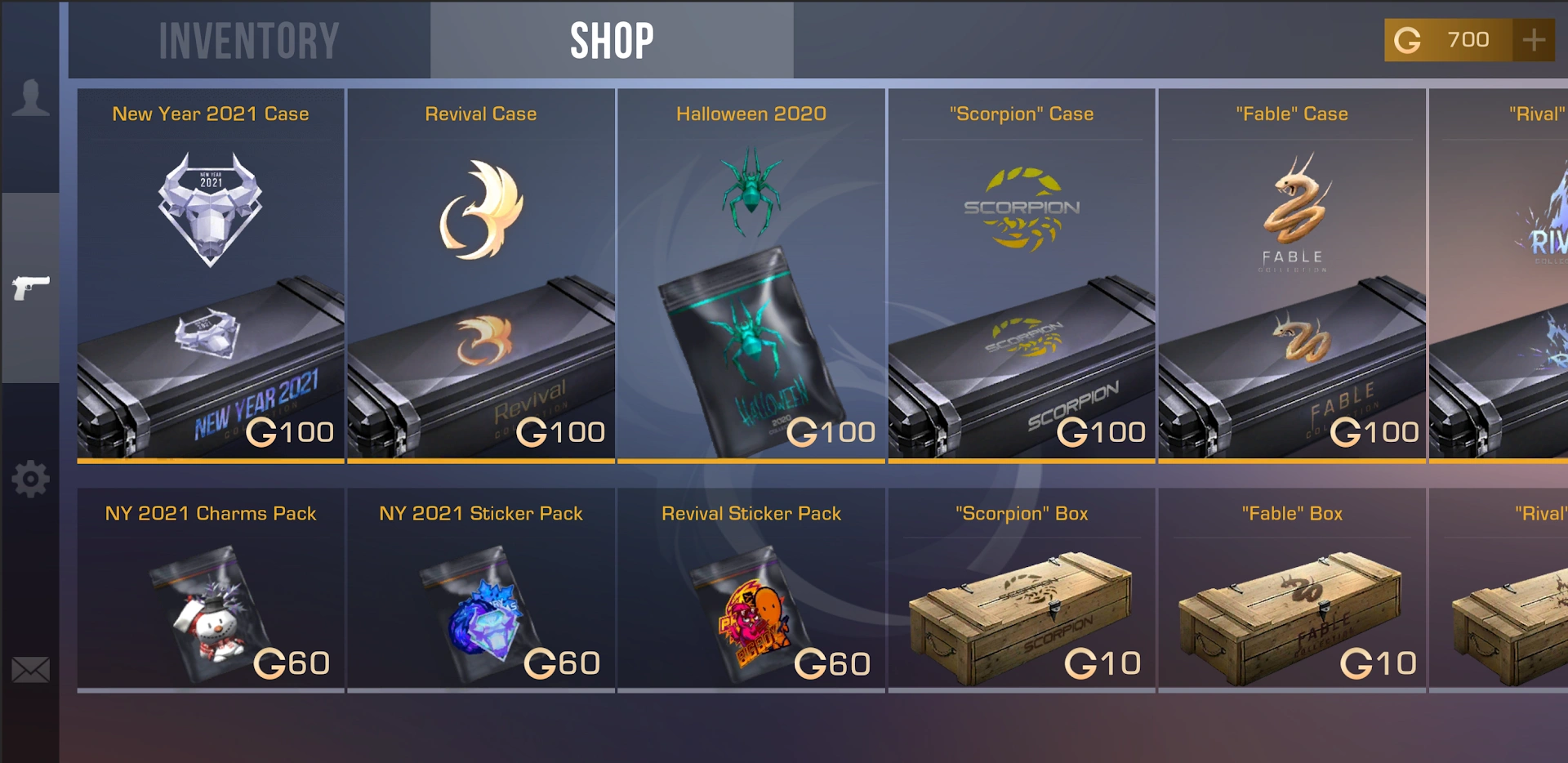Select the "Fable" Box crate
The width and height of the screenshot is (1568, 763).
point(1291,592)
